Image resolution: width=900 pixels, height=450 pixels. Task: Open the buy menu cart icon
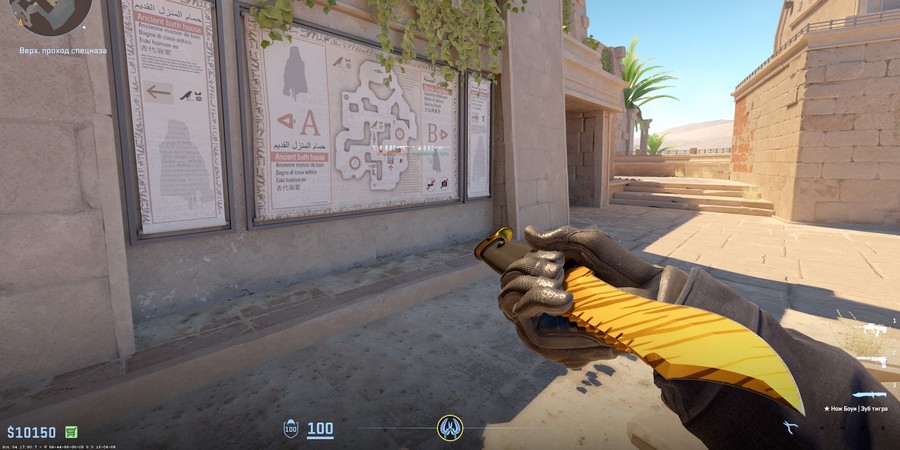[71, 432]
